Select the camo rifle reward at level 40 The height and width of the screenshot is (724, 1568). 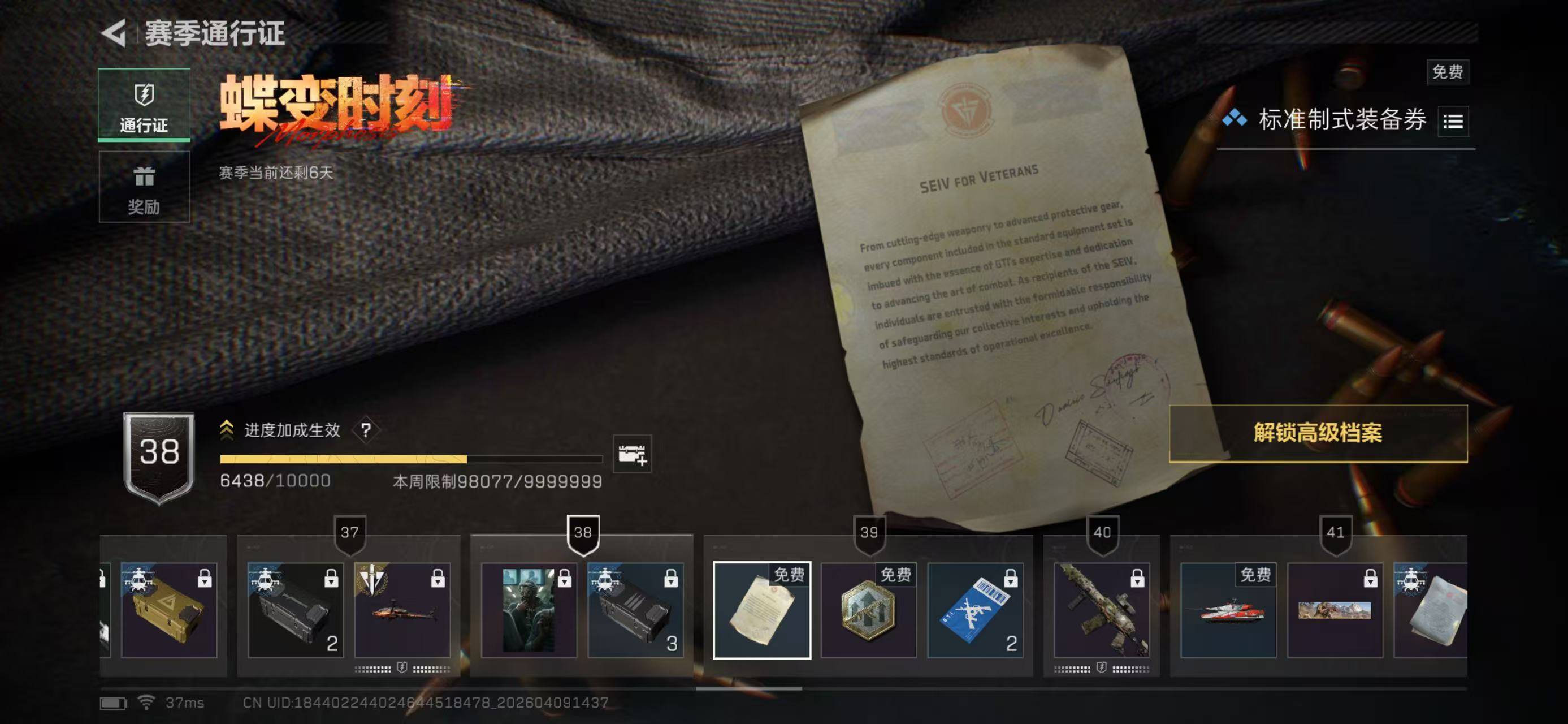coord(1102,610)
